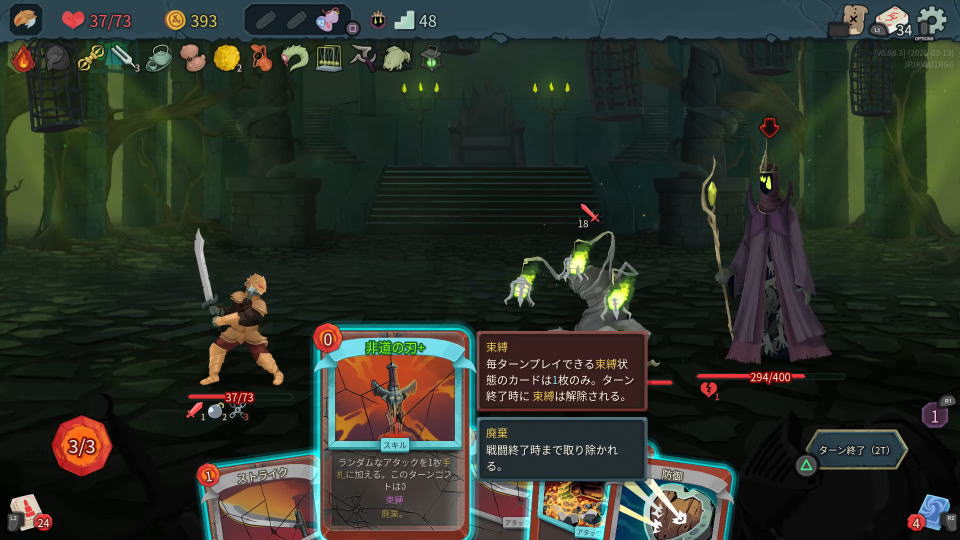
Task: Click the character portrait icon
Action: coord(26,20)
